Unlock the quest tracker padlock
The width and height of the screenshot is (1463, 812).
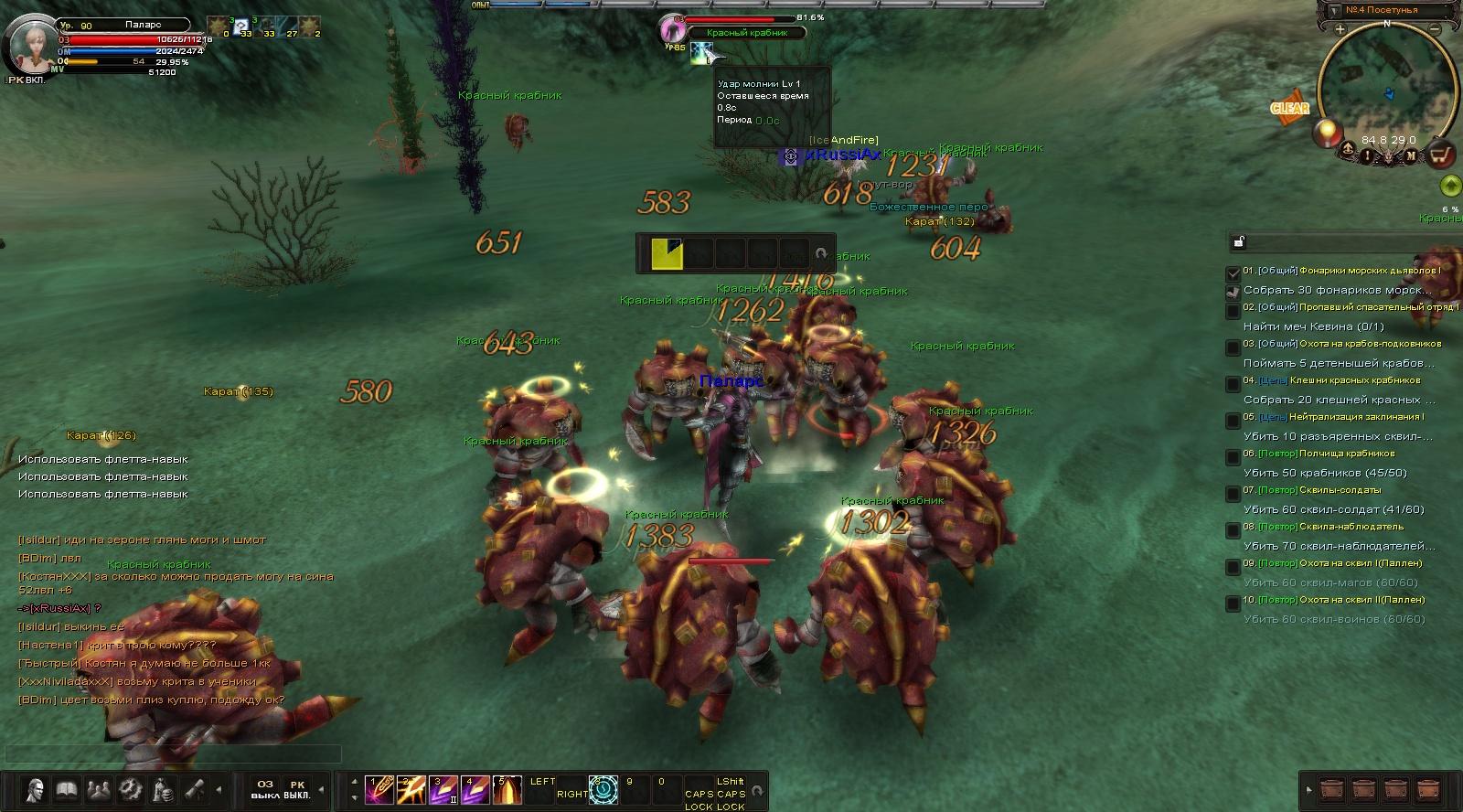[x=1239, y=242]
